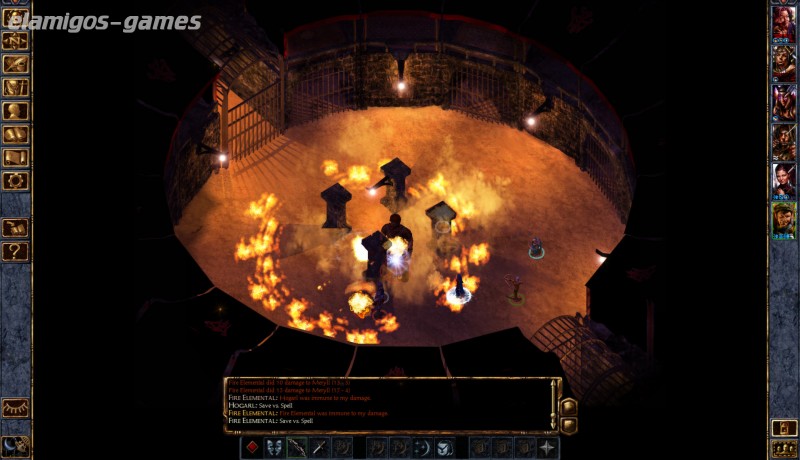Open the mage spellbook
Viewport: 800px width, 460px height.
[15, 135]
